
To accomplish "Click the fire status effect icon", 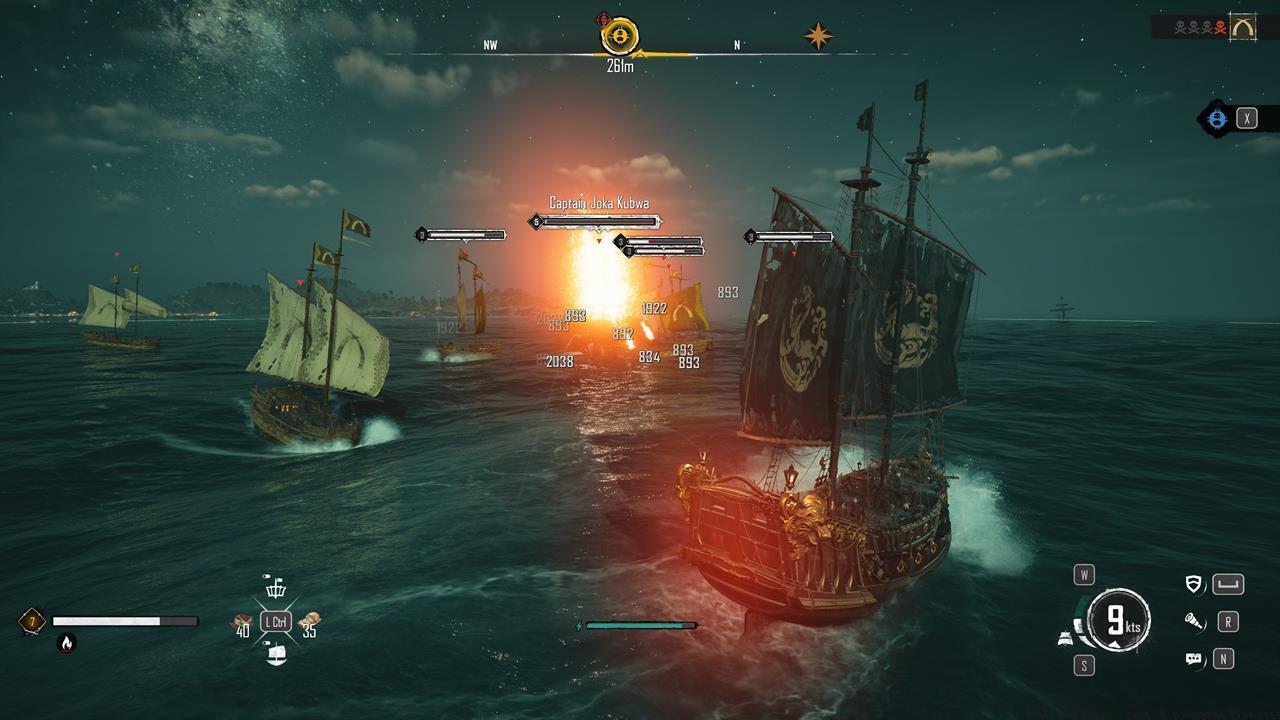I will 66,643.
